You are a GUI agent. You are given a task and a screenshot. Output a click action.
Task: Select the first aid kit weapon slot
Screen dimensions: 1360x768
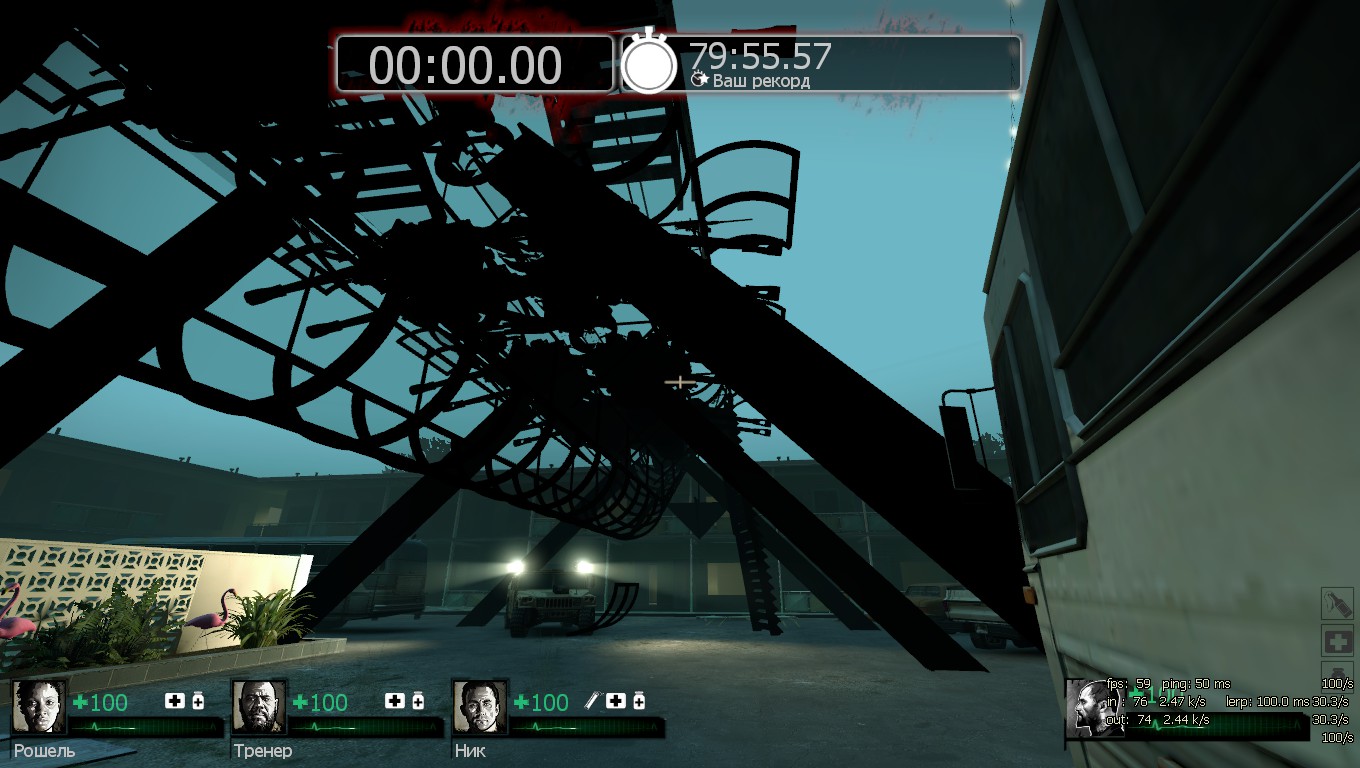(x=1337, y=641)
